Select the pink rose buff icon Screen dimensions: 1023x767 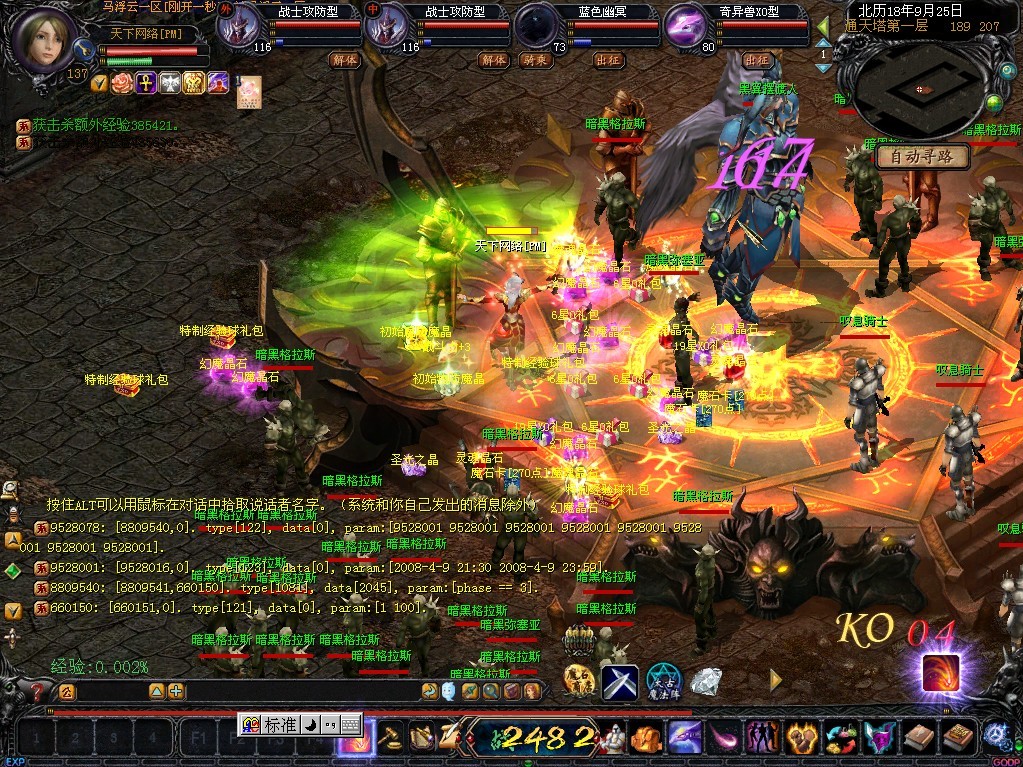(123, 83)
